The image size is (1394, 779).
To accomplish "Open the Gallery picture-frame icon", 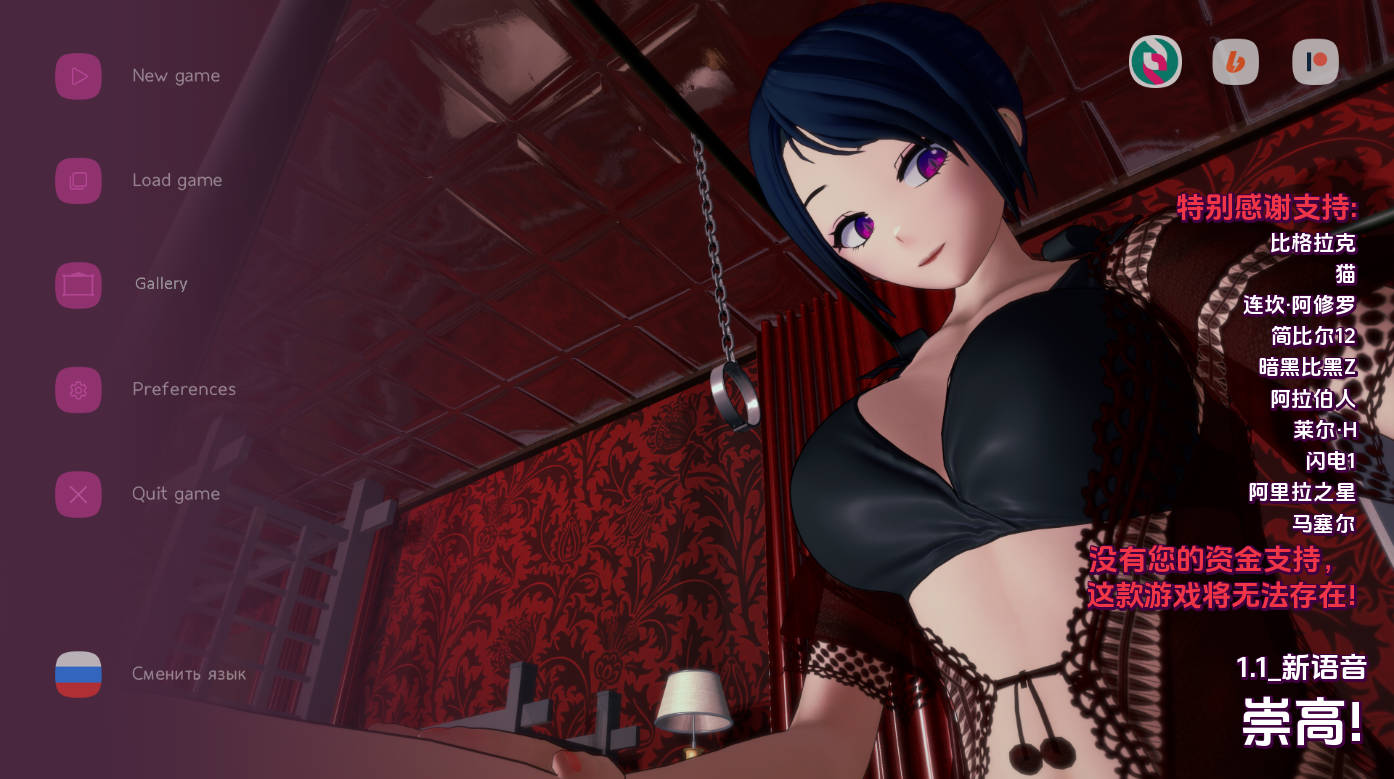I will tap(78, 285).
